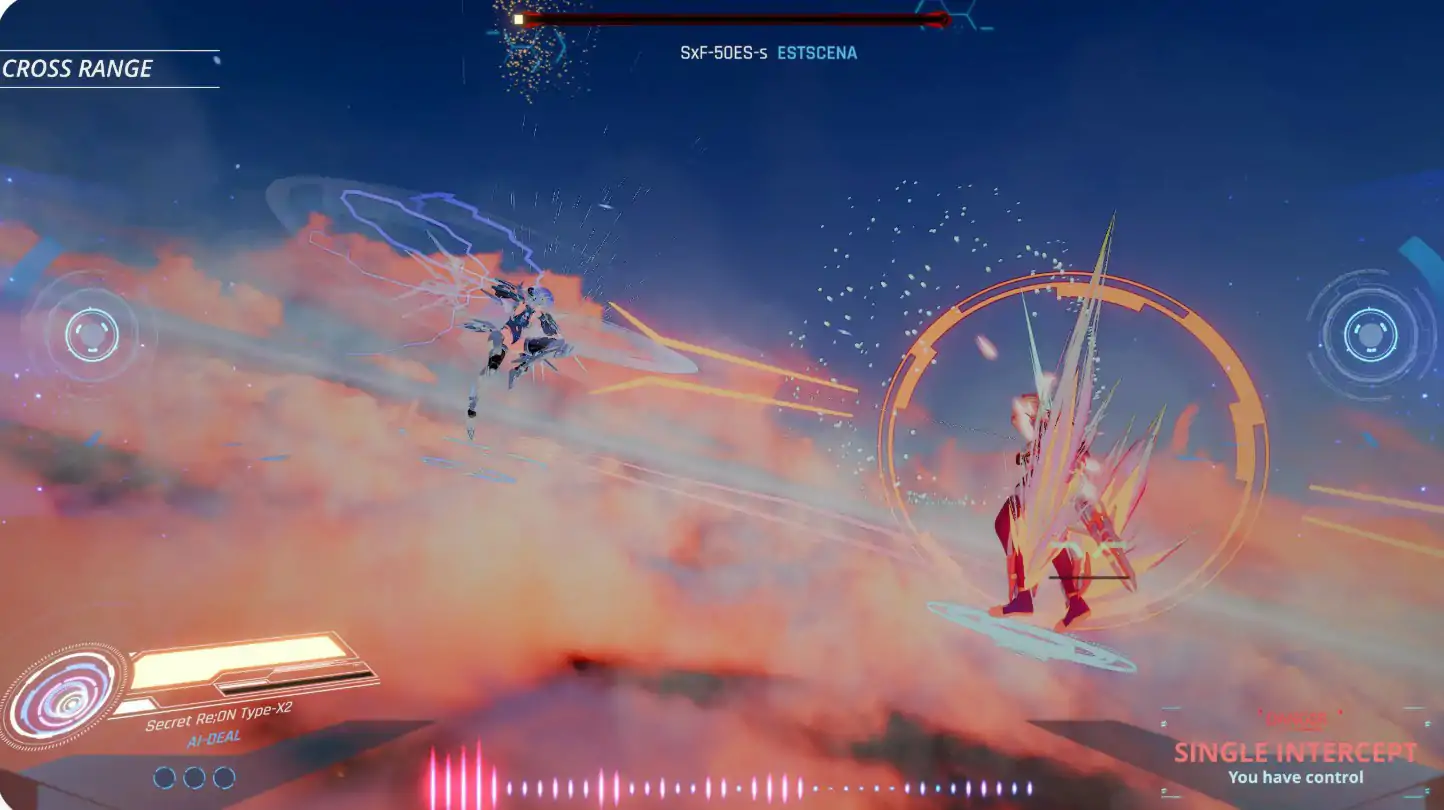Click the spiral emblem beside Secret Re;ON Type-X2
This screenshot has height=810, width=1444.
(64, 697)
